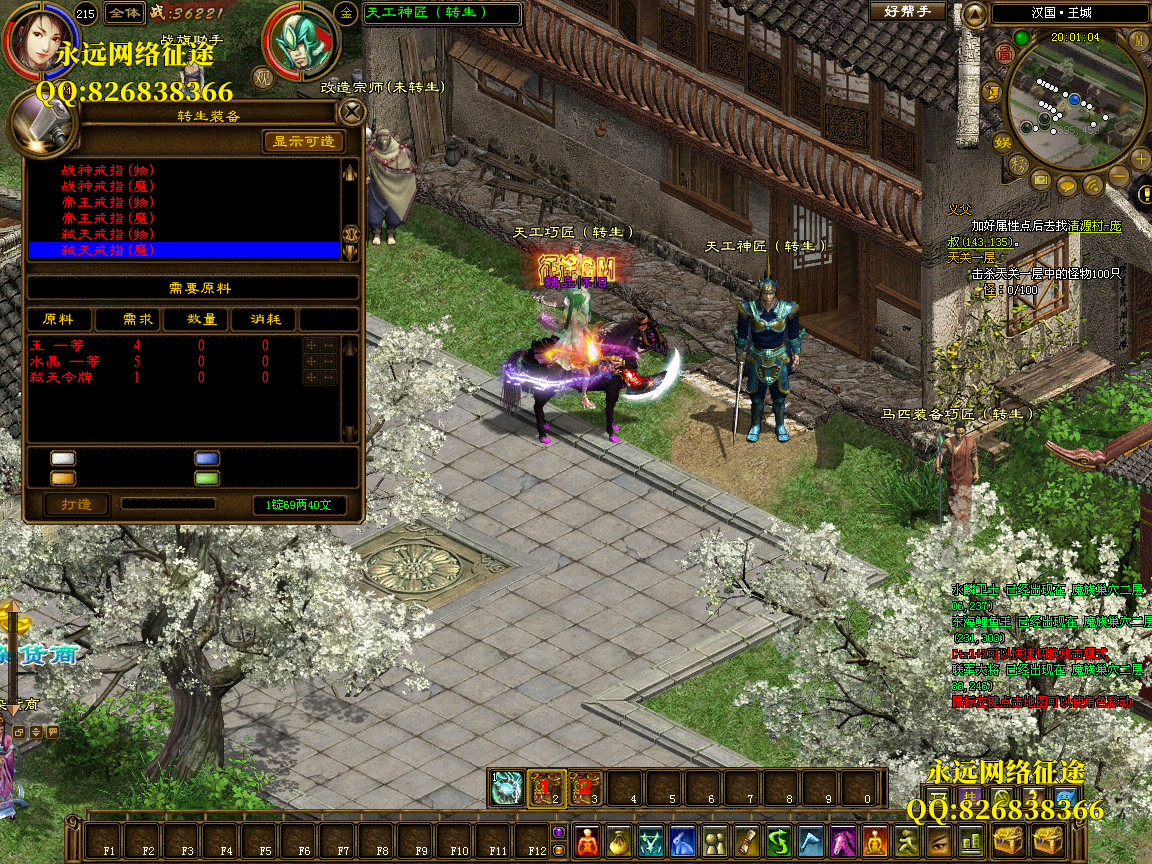Choose the 帝王戒指(魔) recipe entry

pos(108,218)
